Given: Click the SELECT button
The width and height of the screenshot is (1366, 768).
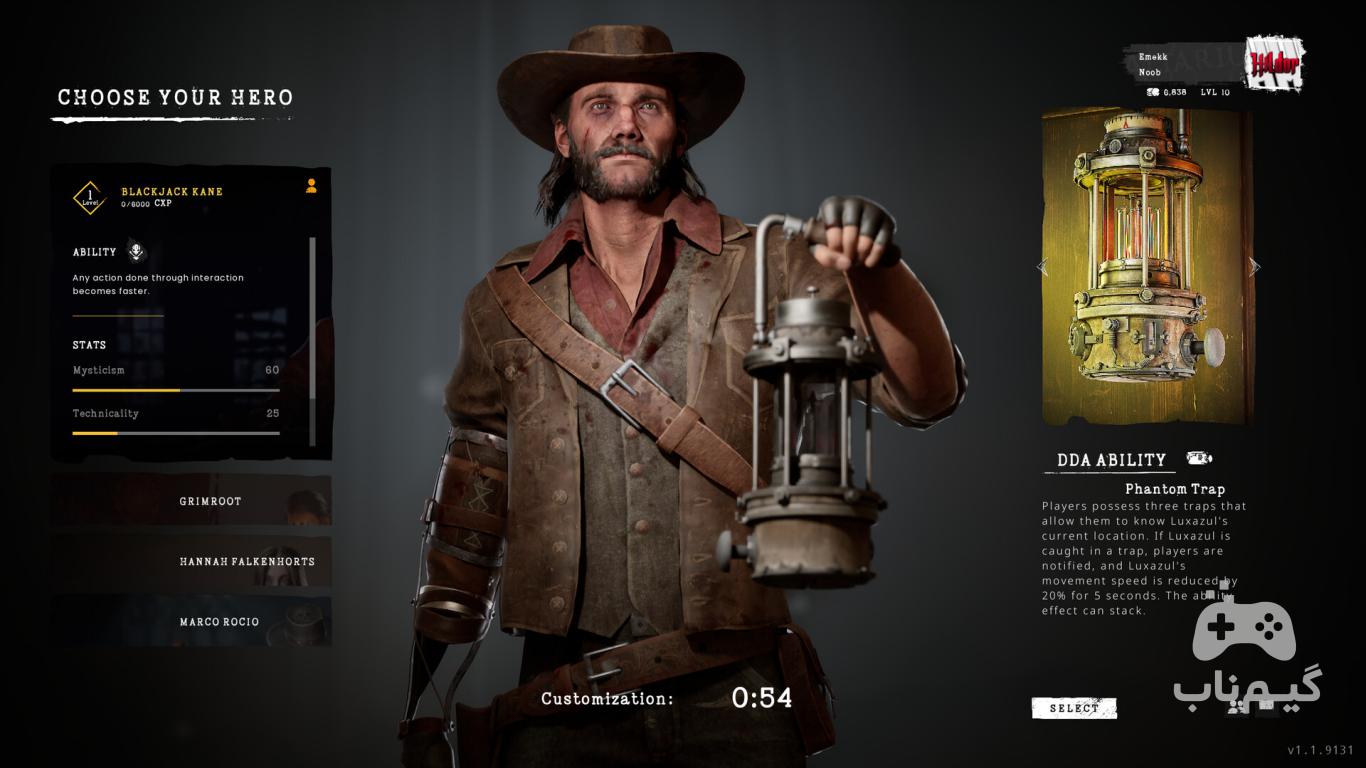Looking at the screenshot, I should tap(1074, 708).
